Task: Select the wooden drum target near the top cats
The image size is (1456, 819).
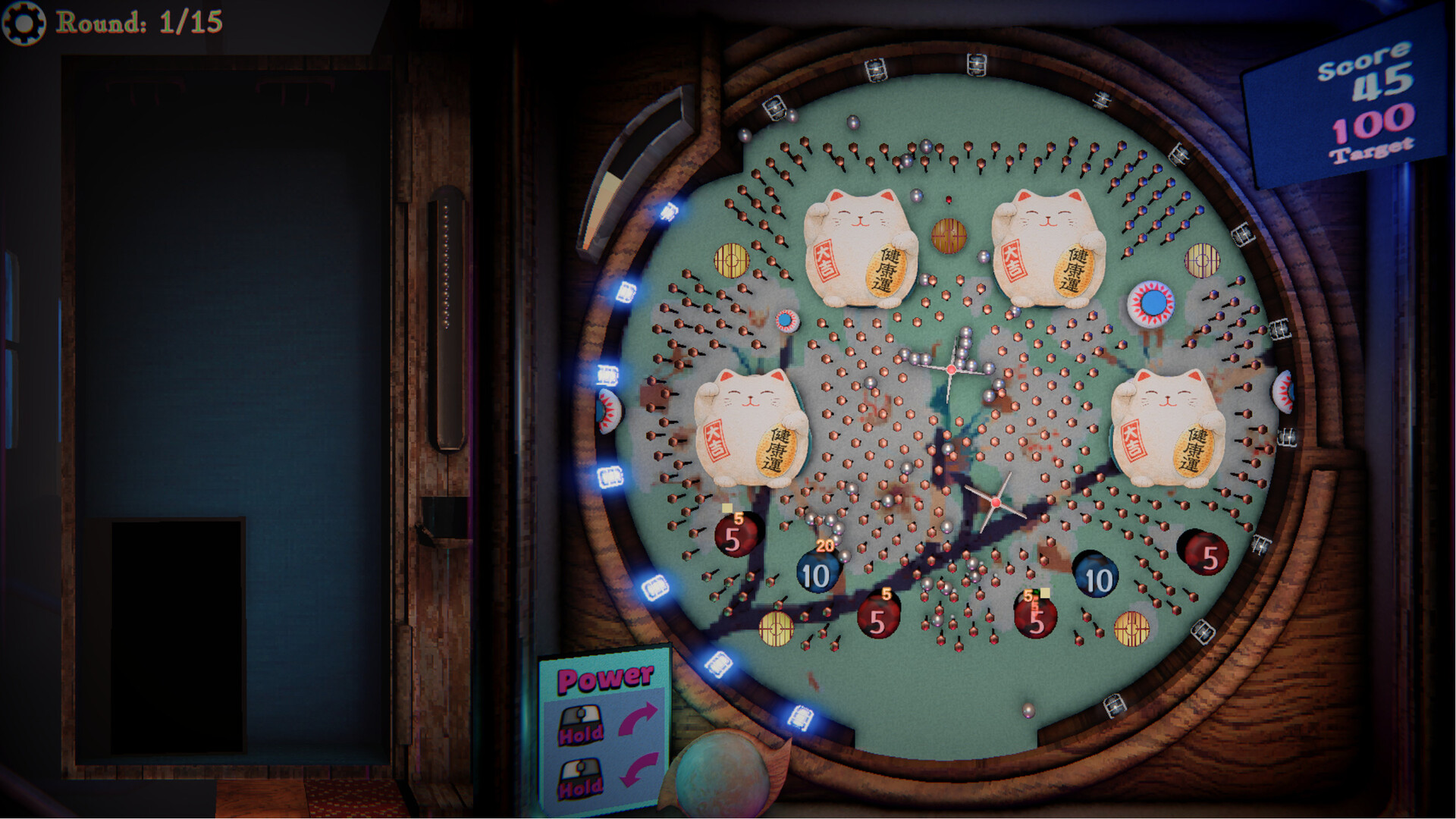Action: tap(948, 237)
